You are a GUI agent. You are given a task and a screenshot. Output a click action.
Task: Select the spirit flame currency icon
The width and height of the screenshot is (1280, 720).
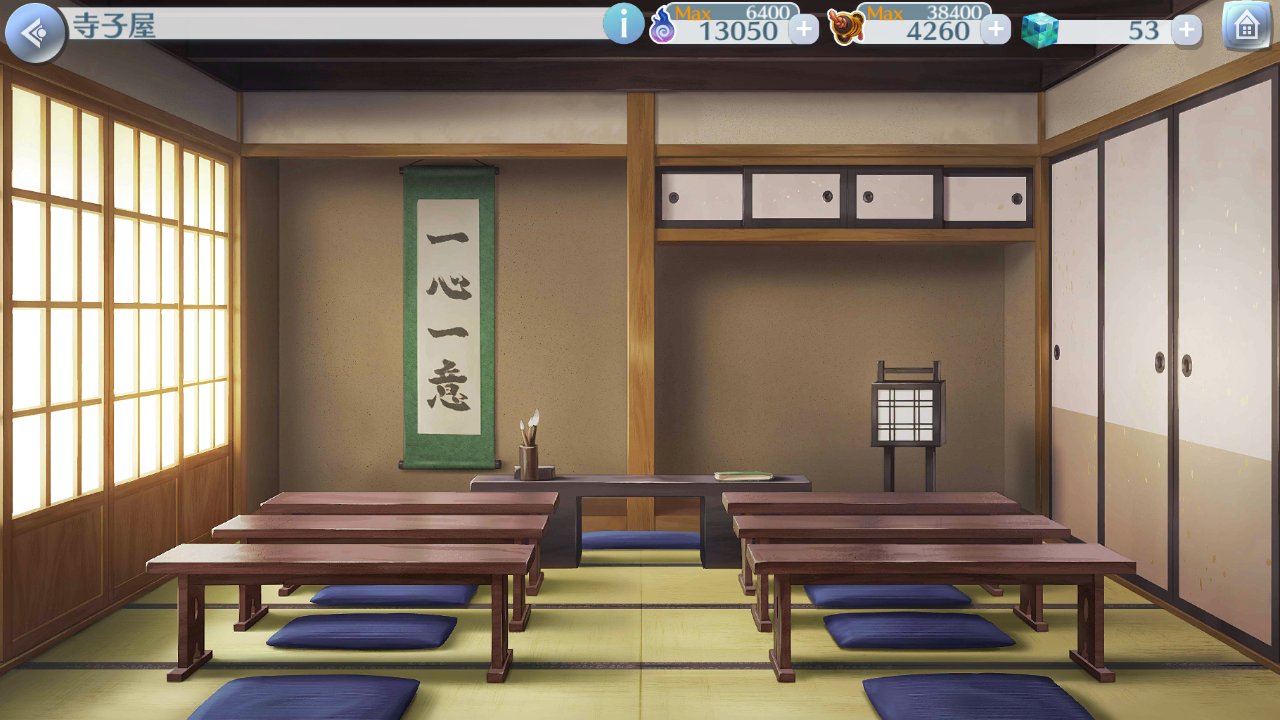pyautogui.click(x=661, y=24)
